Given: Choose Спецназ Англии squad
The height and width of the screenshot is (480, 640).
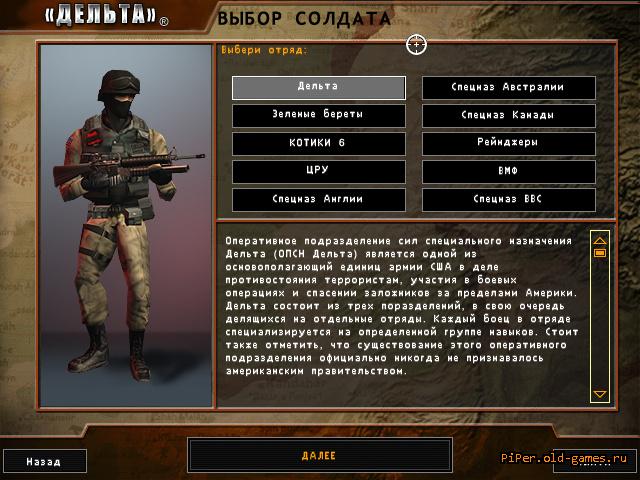Looking at the screenshot, I should click(x=318, y=199).
